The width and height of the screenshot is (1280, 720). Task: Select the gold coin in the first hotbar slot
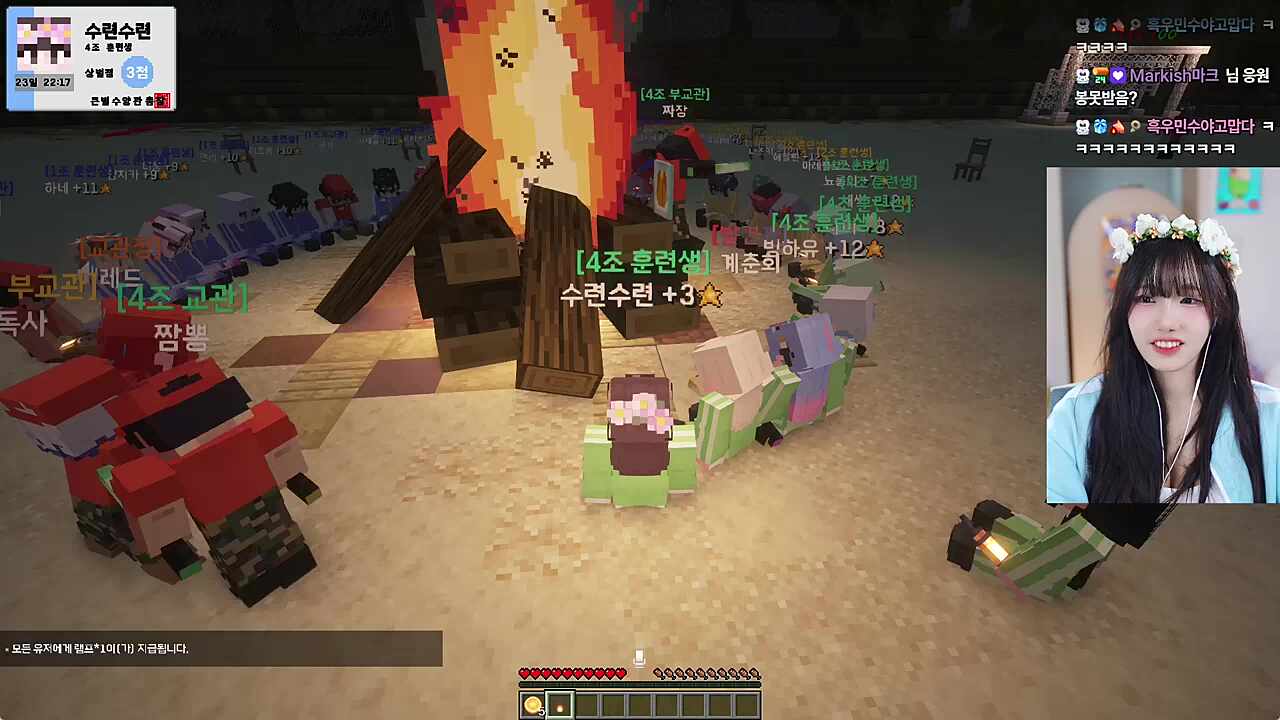533,705
